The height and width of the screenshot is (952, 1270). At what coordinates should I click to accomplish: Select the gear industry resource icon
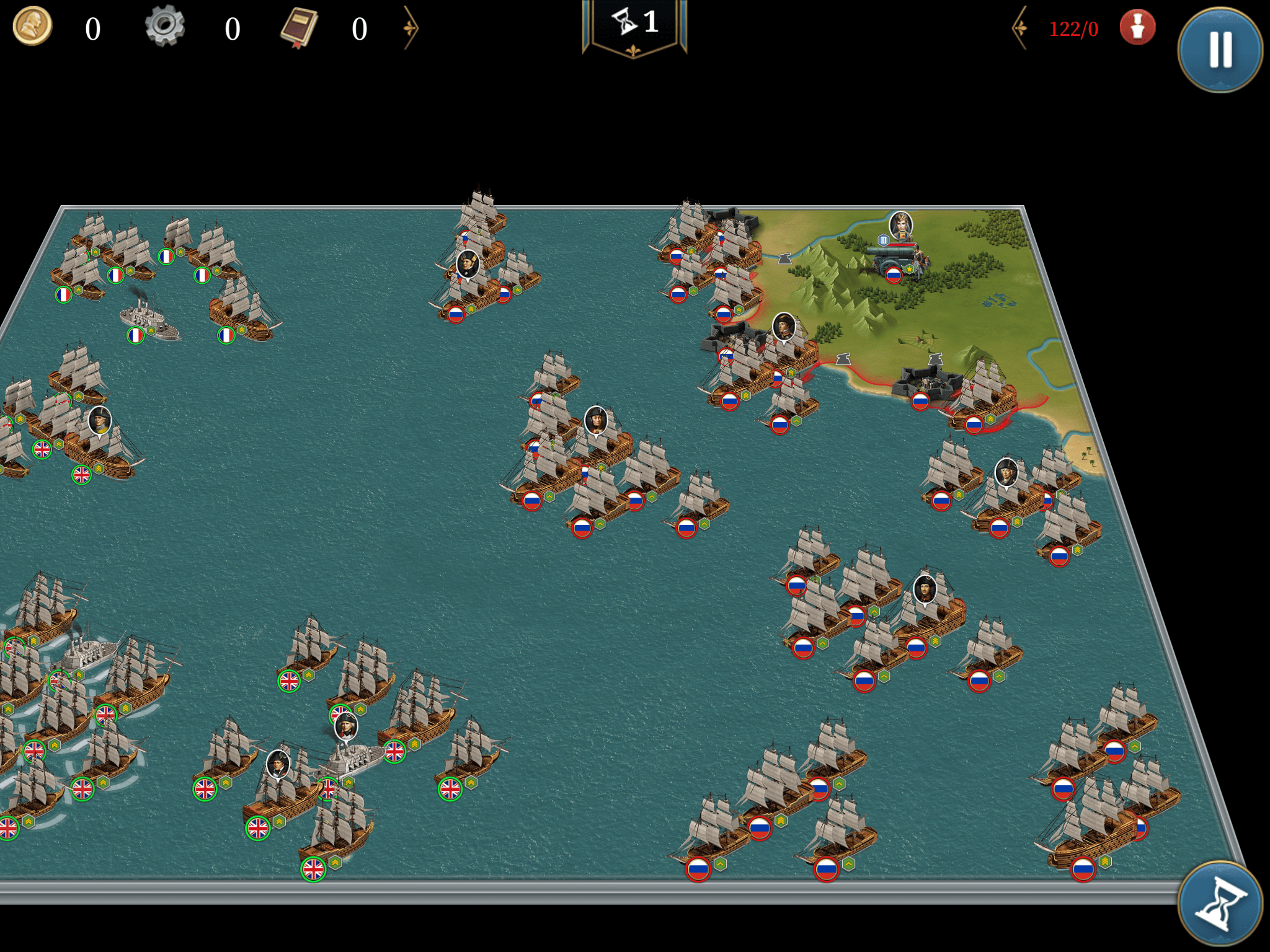[165, 26]
